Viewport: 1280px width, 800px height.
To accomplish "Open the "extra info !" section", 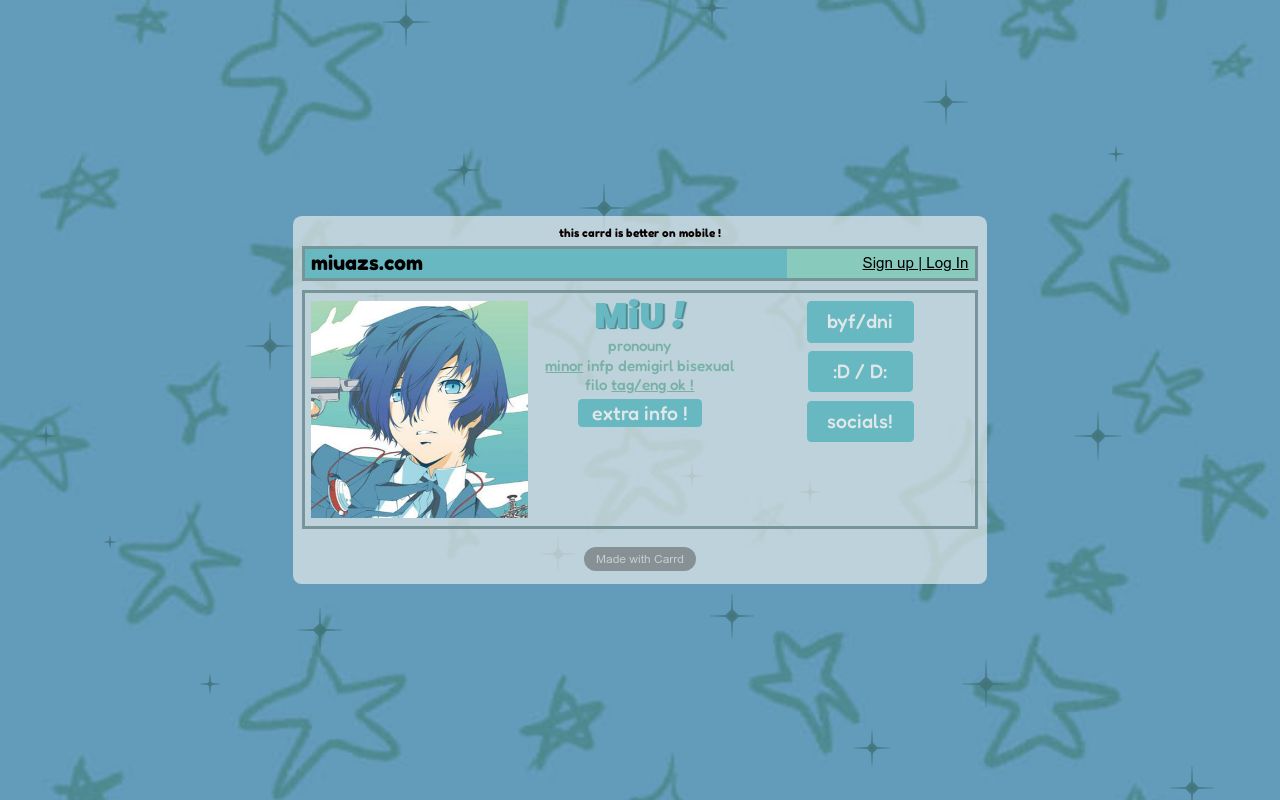I will point(639,413).
